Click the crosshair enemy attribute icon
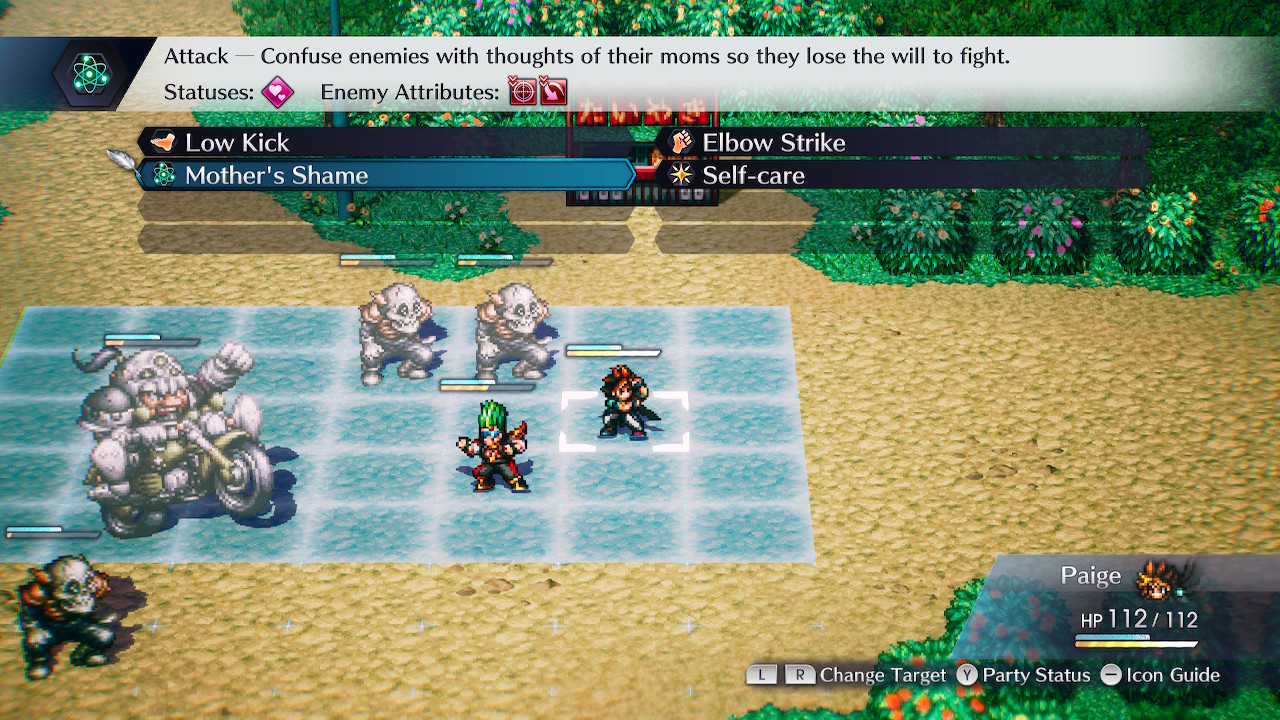The height and width of the screenshot is (720, 1280). pos(519,92)
